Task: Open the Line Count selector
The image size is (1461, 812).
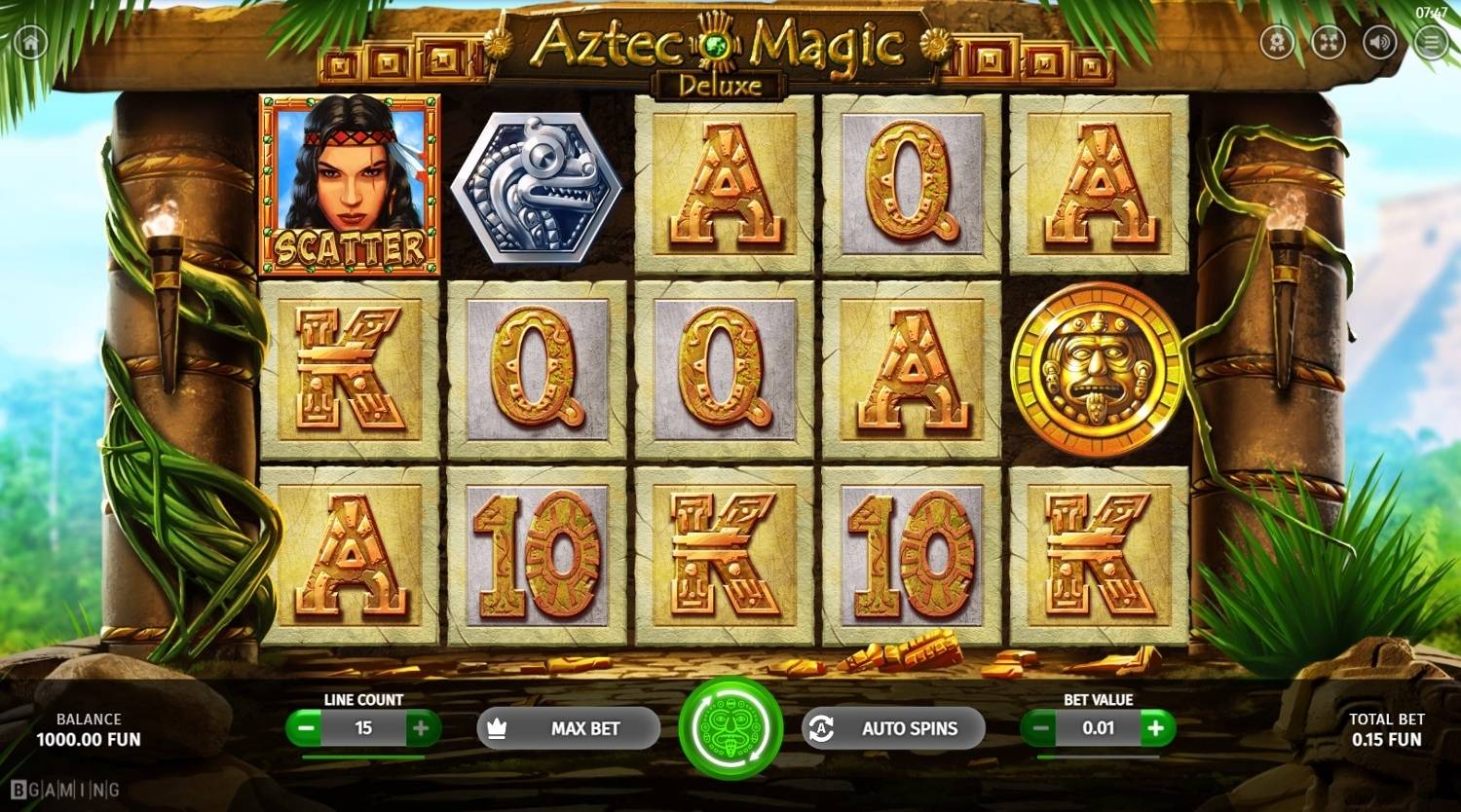Action: [363, 727]
